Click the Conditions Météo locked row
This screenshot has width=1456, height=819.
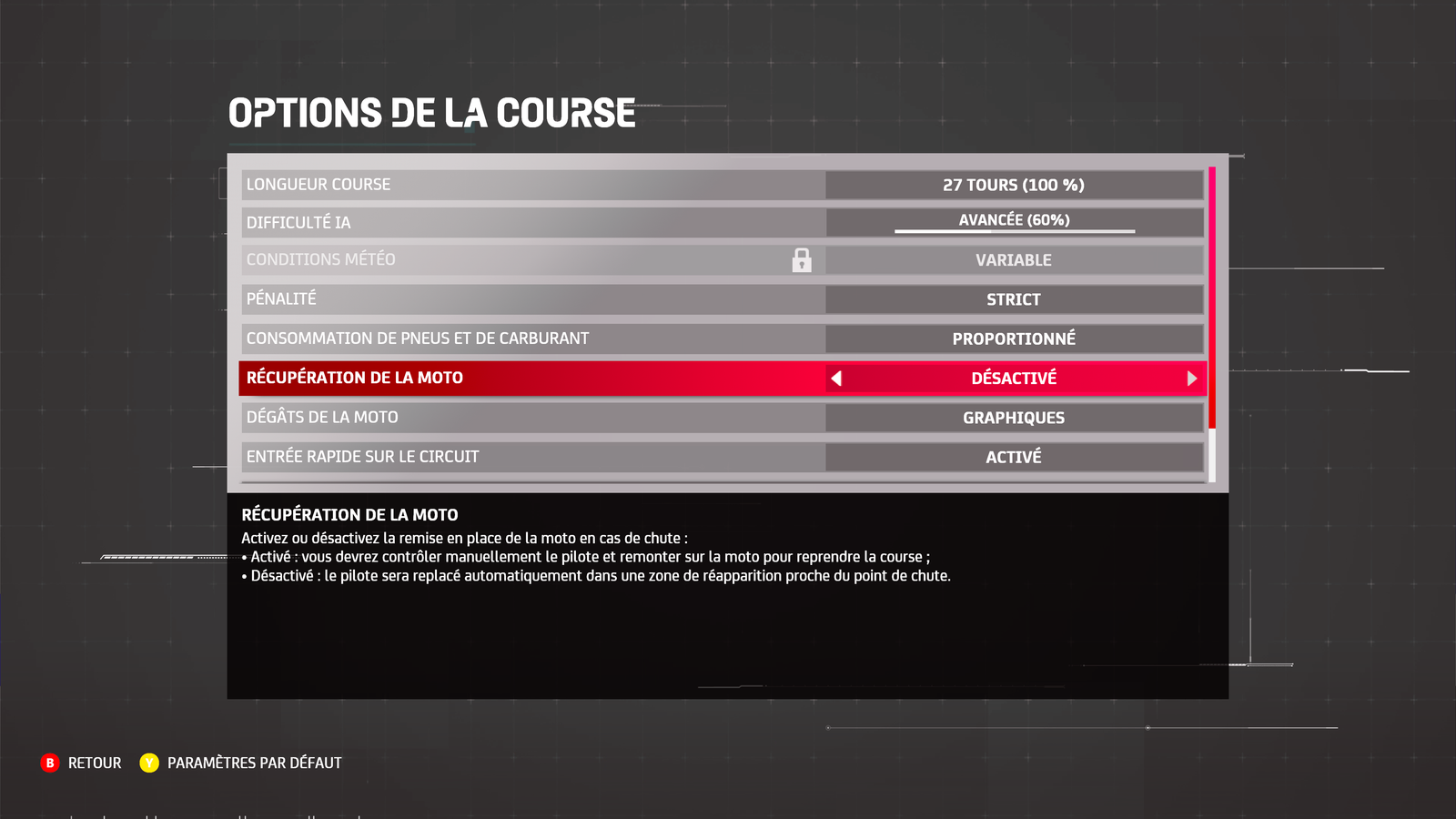point(533,260)
